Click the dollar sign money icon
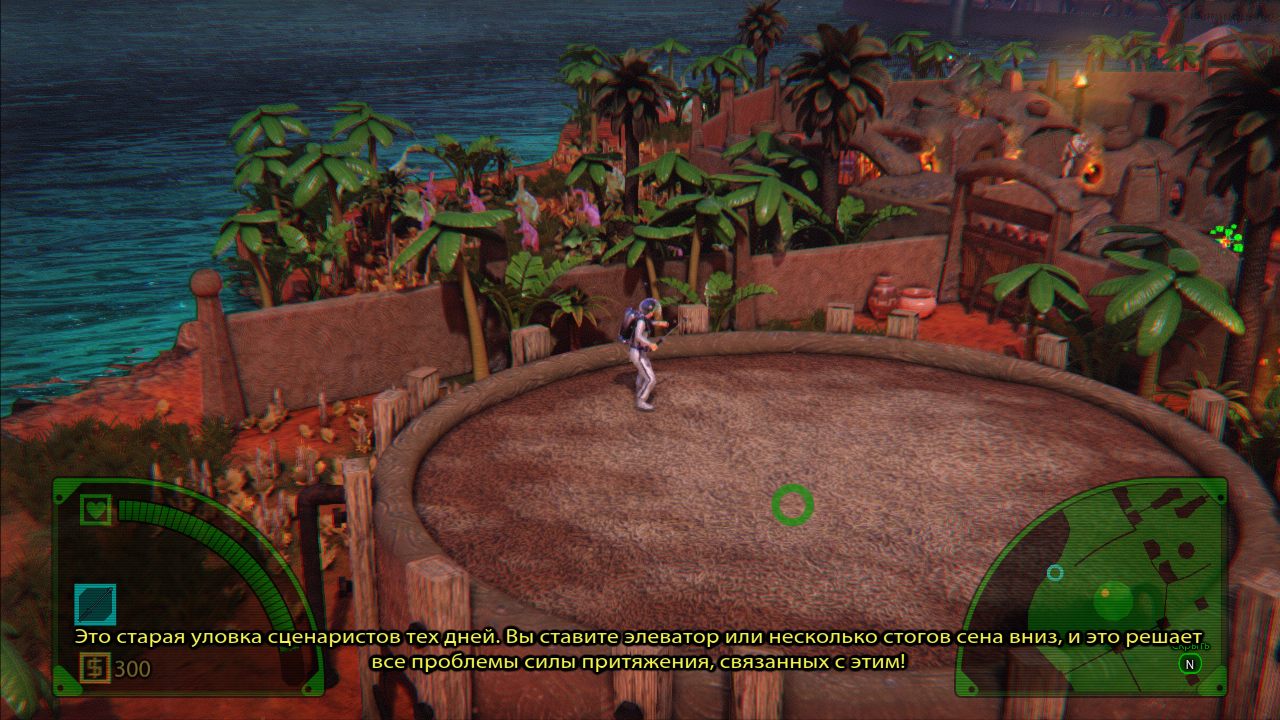The width and height of the screenshot is (1280, 720). click(x=94, y=667)
